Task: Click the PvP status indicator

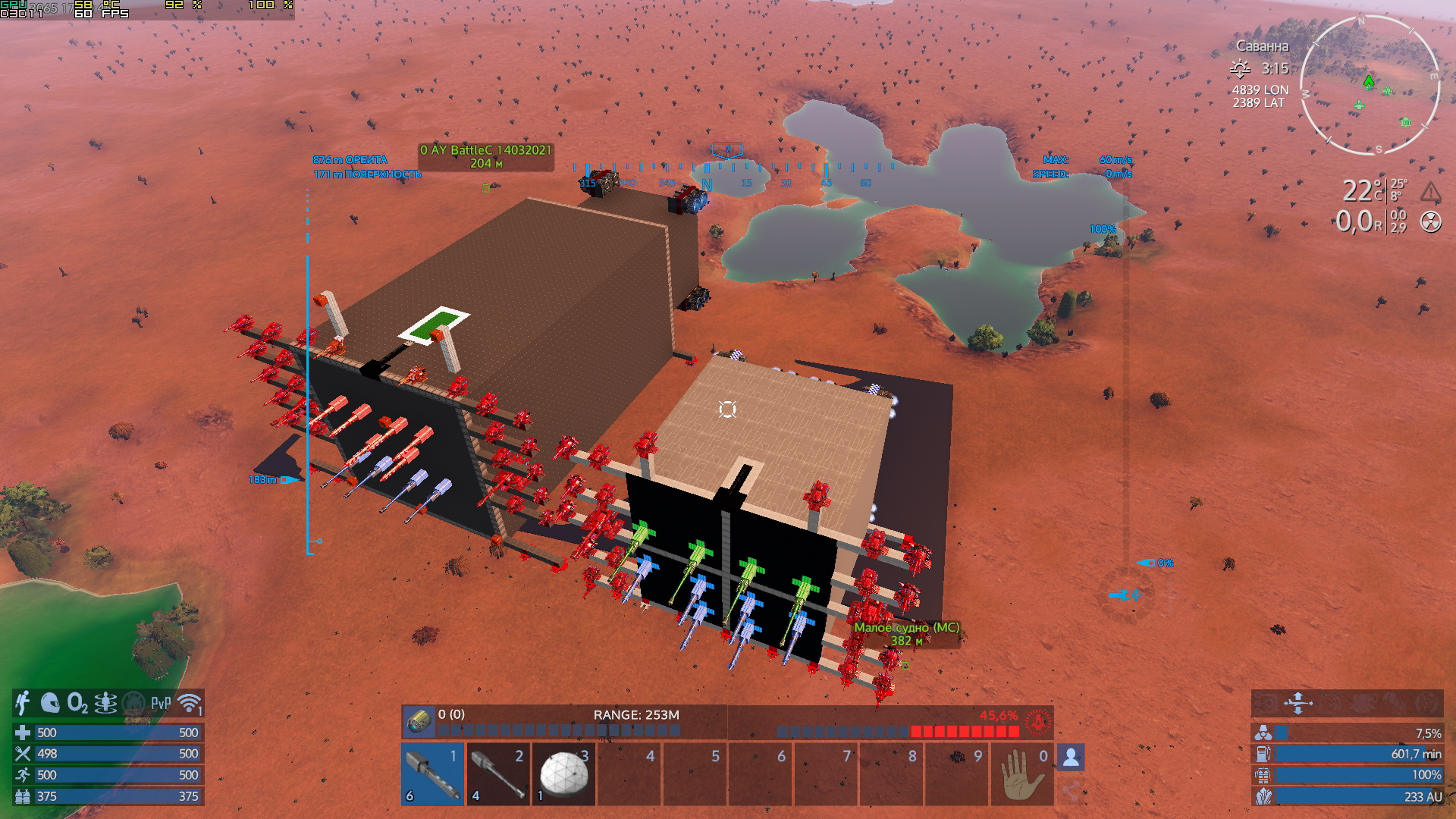Action: click(161, 703)
